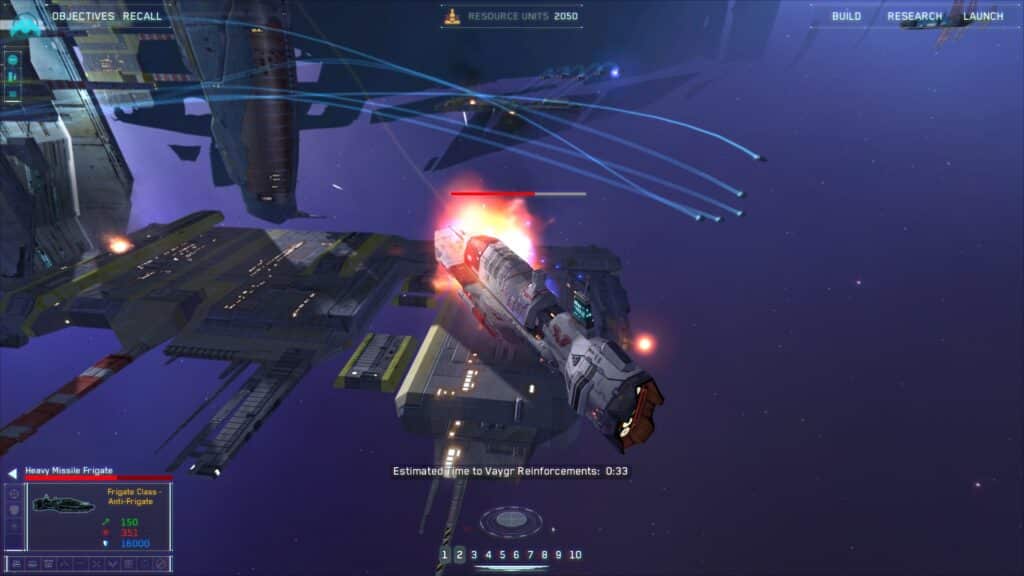Click the Heavy Missile Frigate ship portrait
Viewport: 1024px width, 576px height.
tap(63, 504)
